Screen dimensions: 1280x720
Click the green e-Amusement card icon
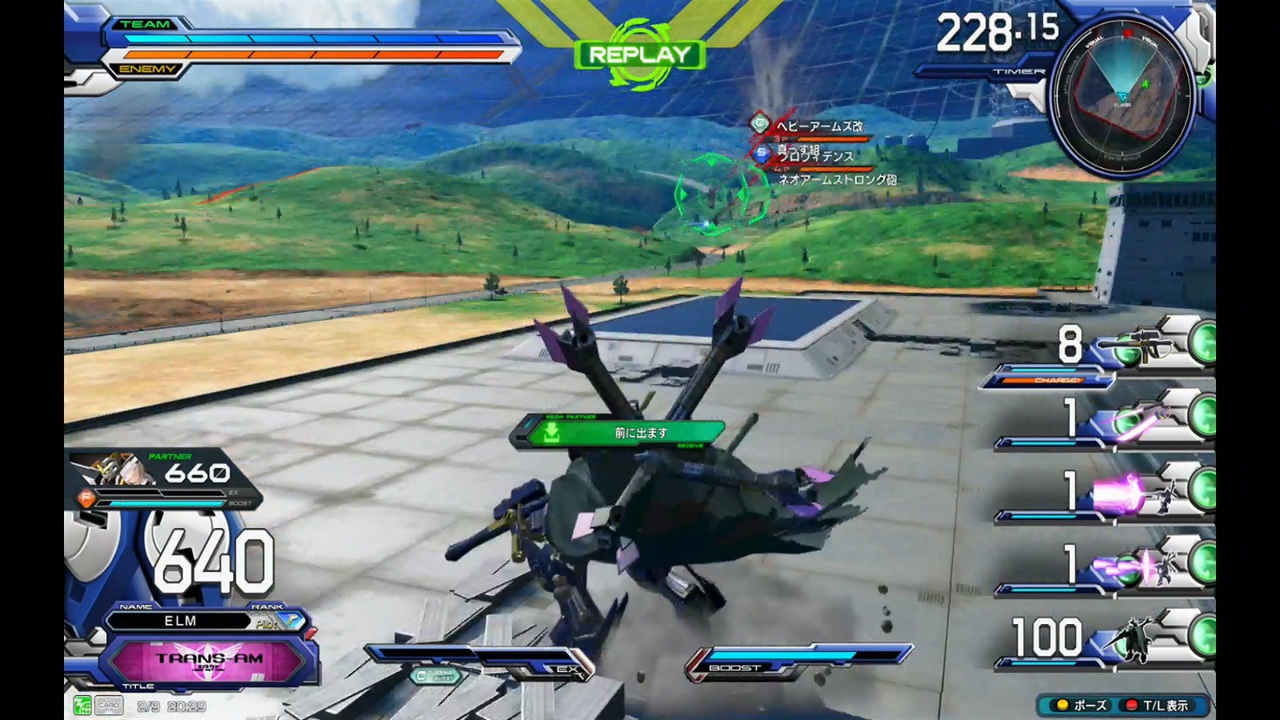pos(83,706)
